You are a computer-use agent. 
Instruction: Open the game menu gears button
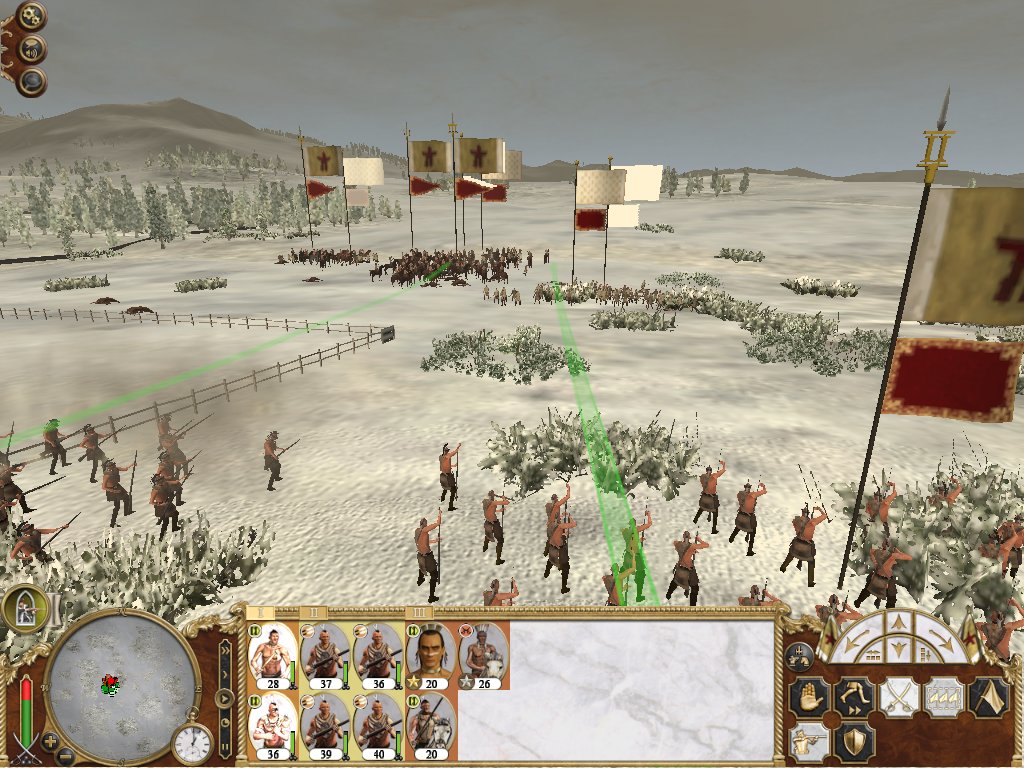point(31,16)
